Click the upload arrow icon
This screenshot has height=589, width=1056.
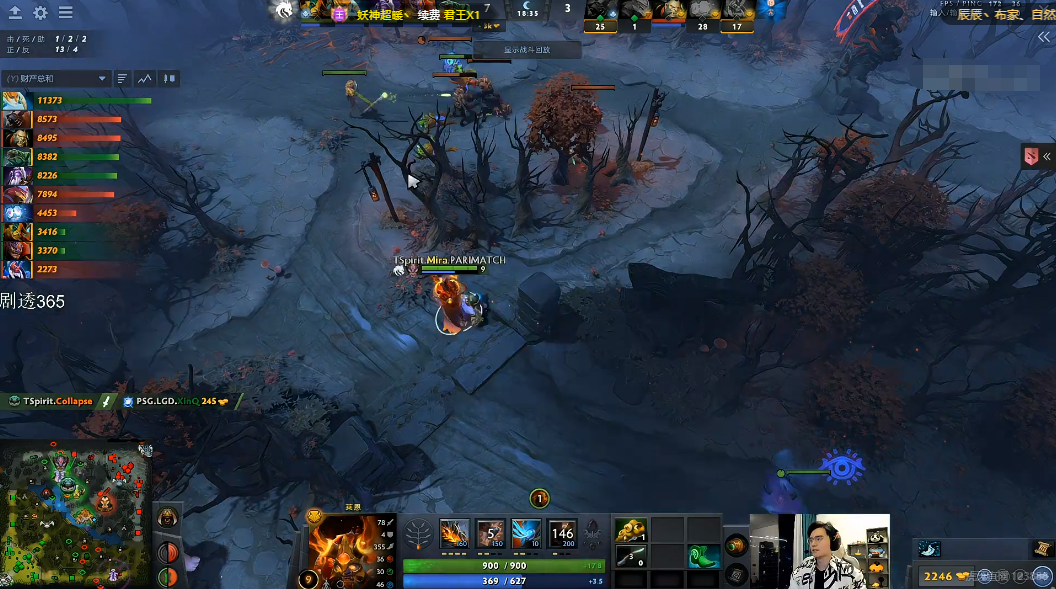pyautogui.click(x=15, y=13)
